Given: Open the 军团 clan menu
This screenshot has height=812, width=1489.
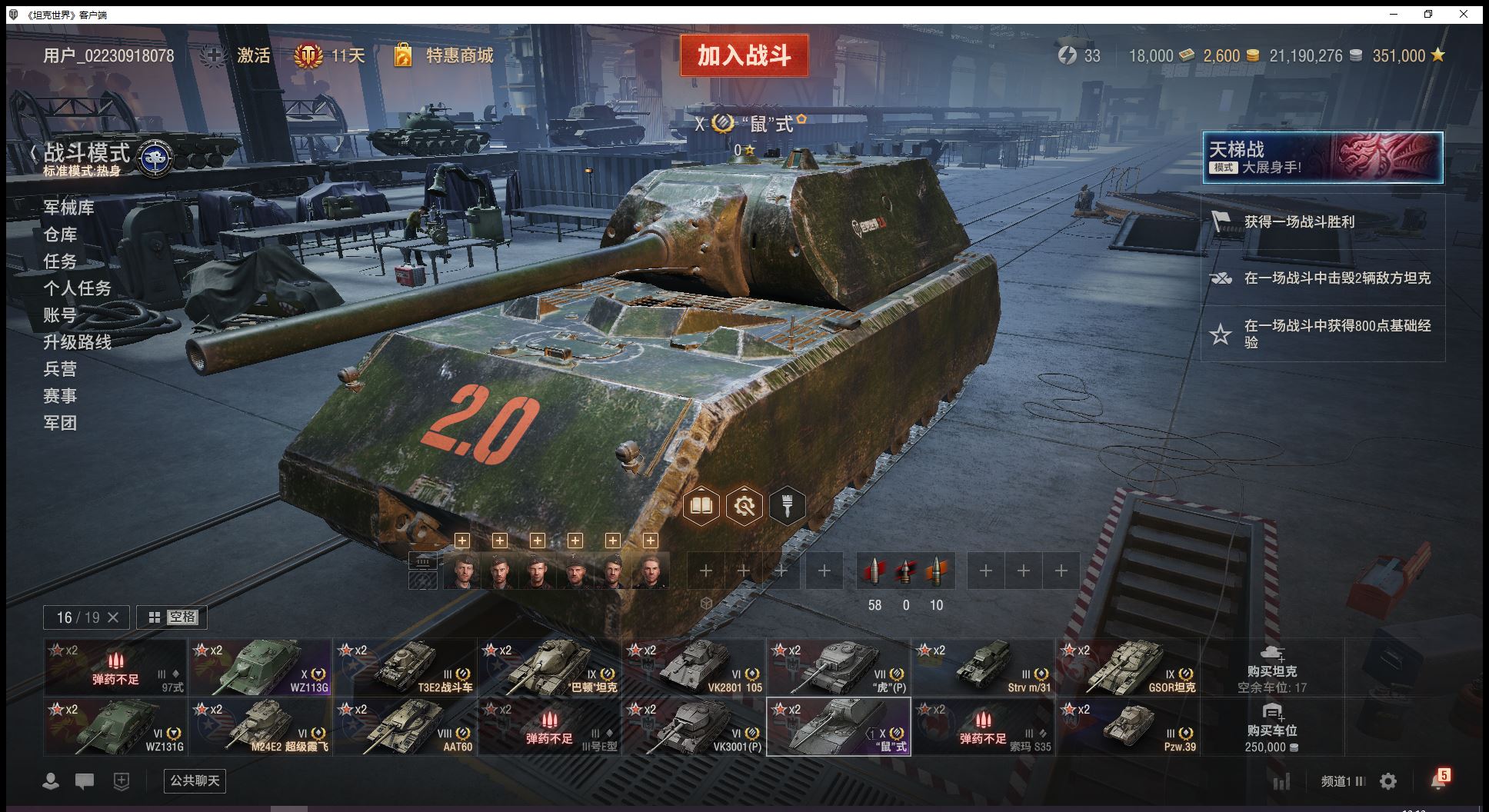Looking at the screenshot, I should click(x=60, y=423).
